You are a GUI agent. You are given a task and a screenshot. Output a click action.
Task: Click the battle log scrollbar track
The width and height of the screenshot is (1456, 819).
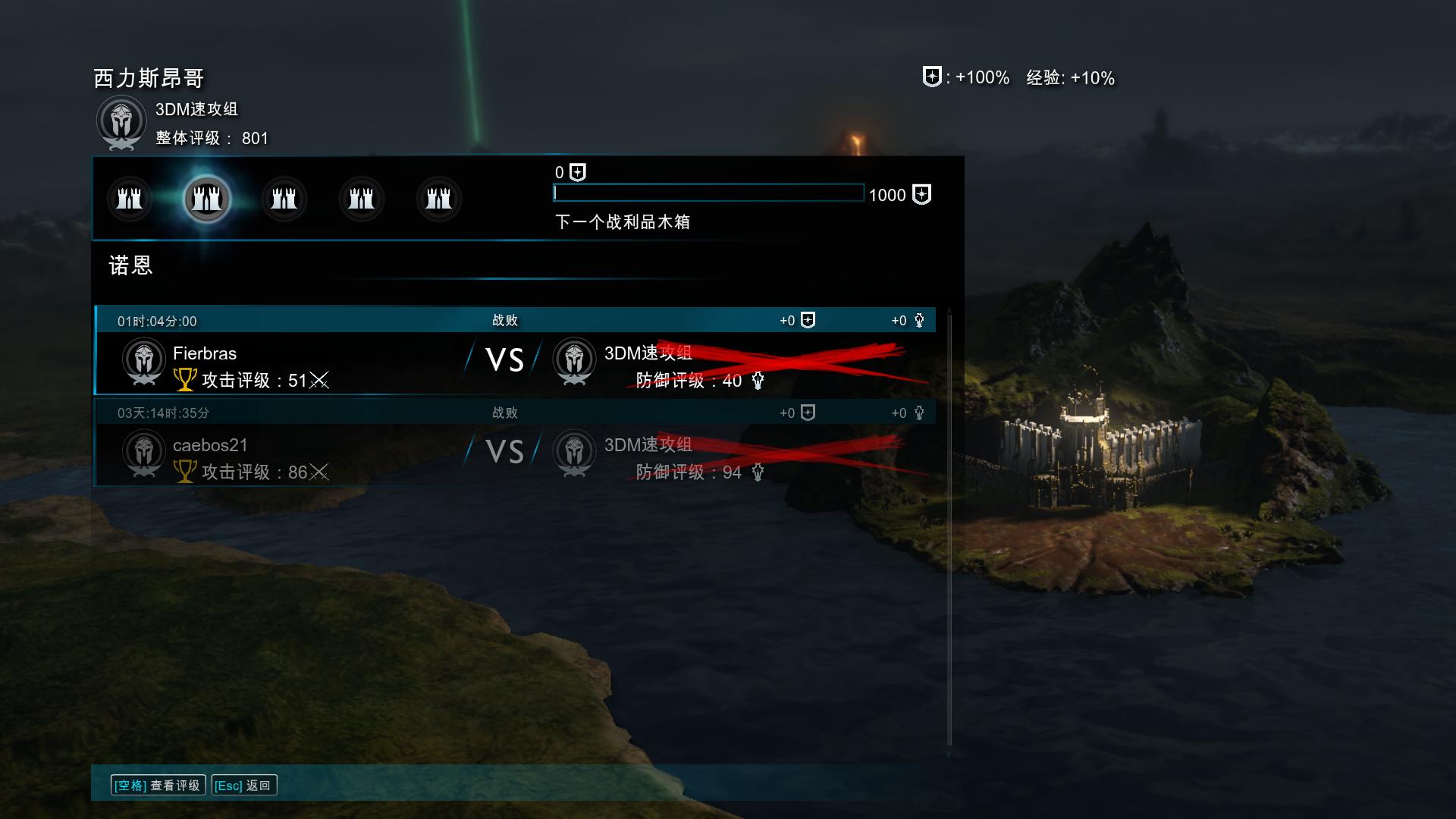tap(949, 531)
